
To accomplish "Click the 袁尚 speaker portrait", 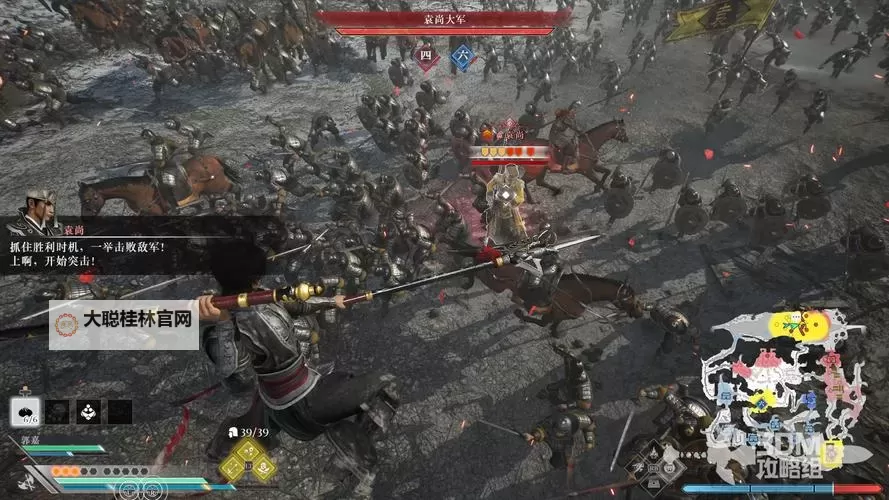I will pyautogui.click(x=41, y=209).
